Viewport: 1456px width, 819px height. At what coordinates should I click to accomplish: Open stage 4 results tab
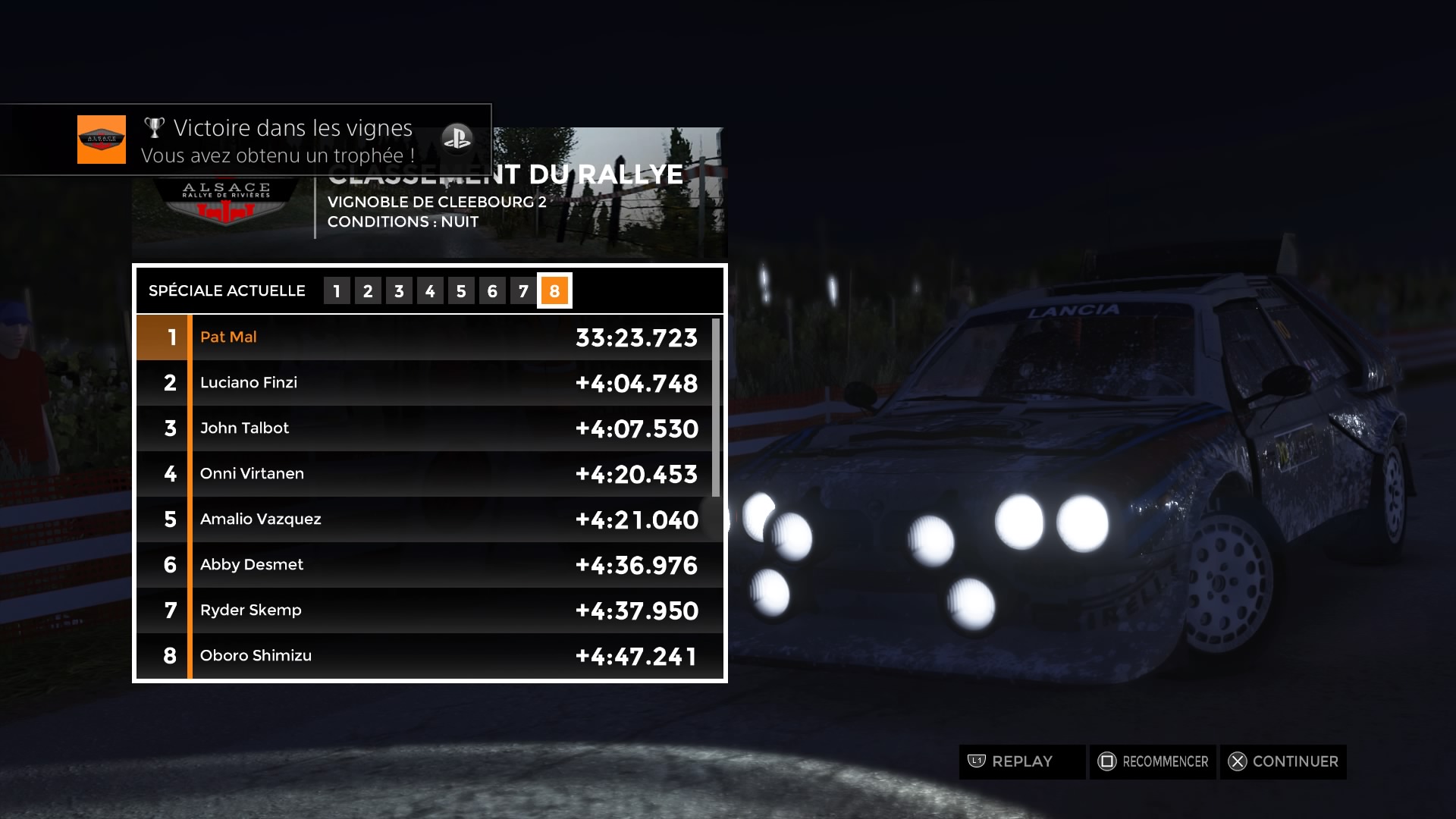coord(430,291)
